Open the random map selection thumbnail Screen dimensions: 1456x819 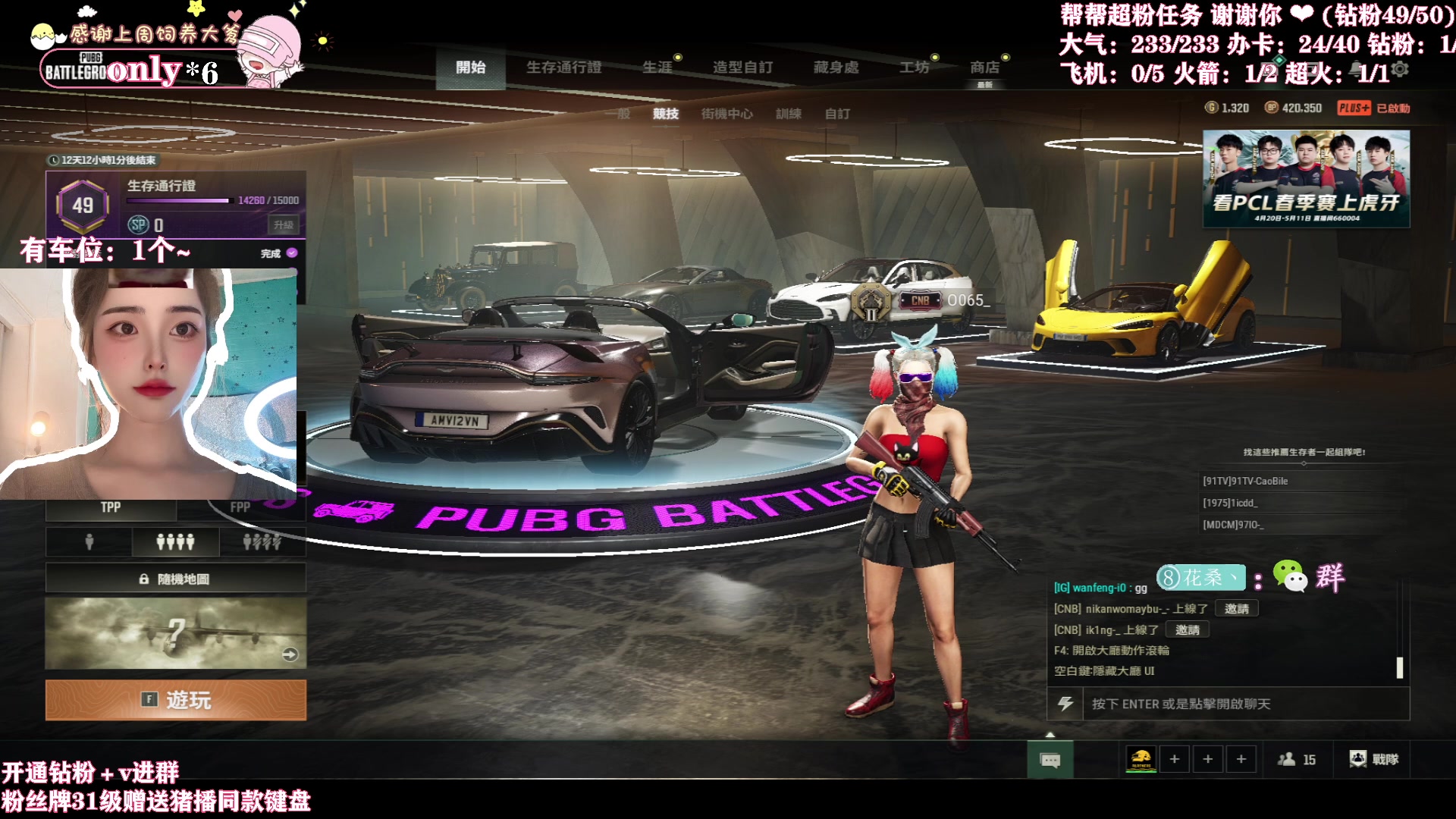point(176,633)
